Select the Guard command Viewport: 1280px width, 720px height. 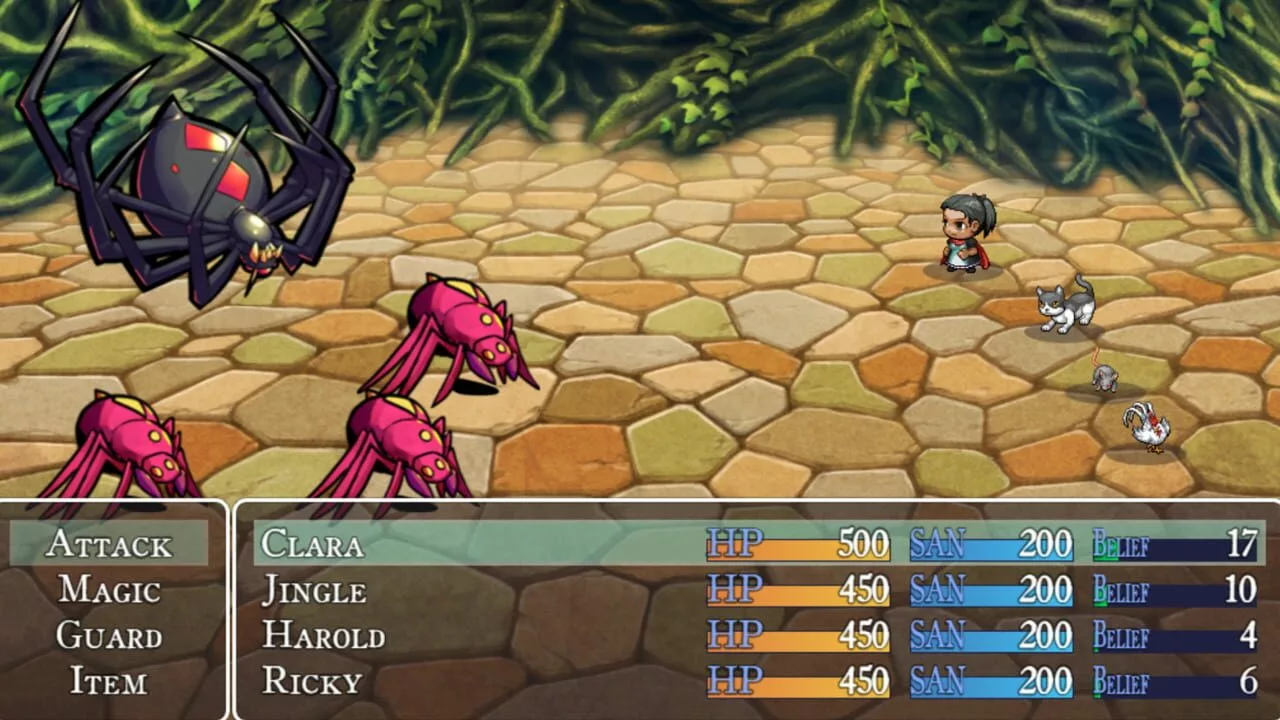click(x=109, y=636)
